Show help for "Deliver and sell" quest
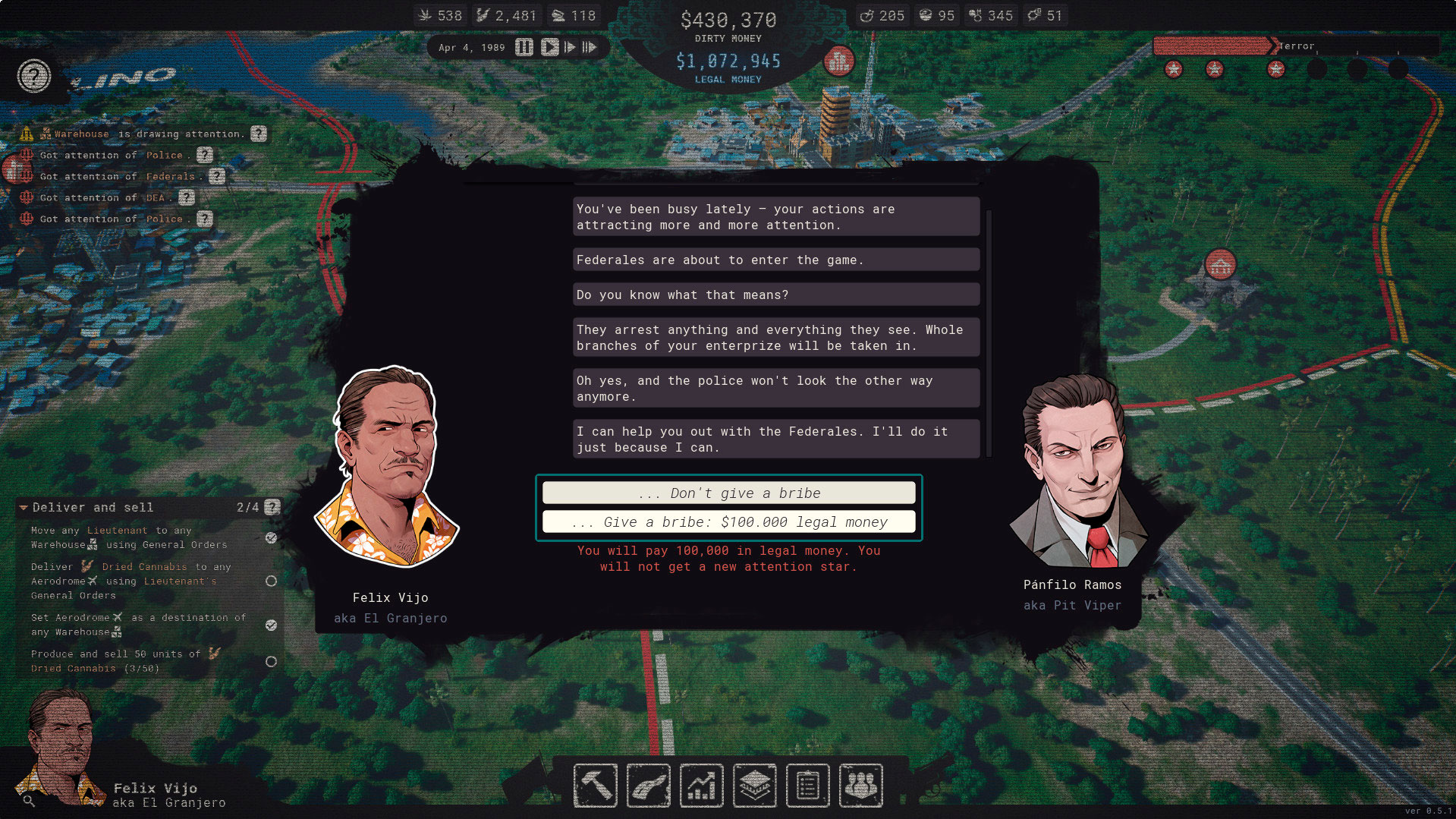1456x819 pixels. [272, 507]
